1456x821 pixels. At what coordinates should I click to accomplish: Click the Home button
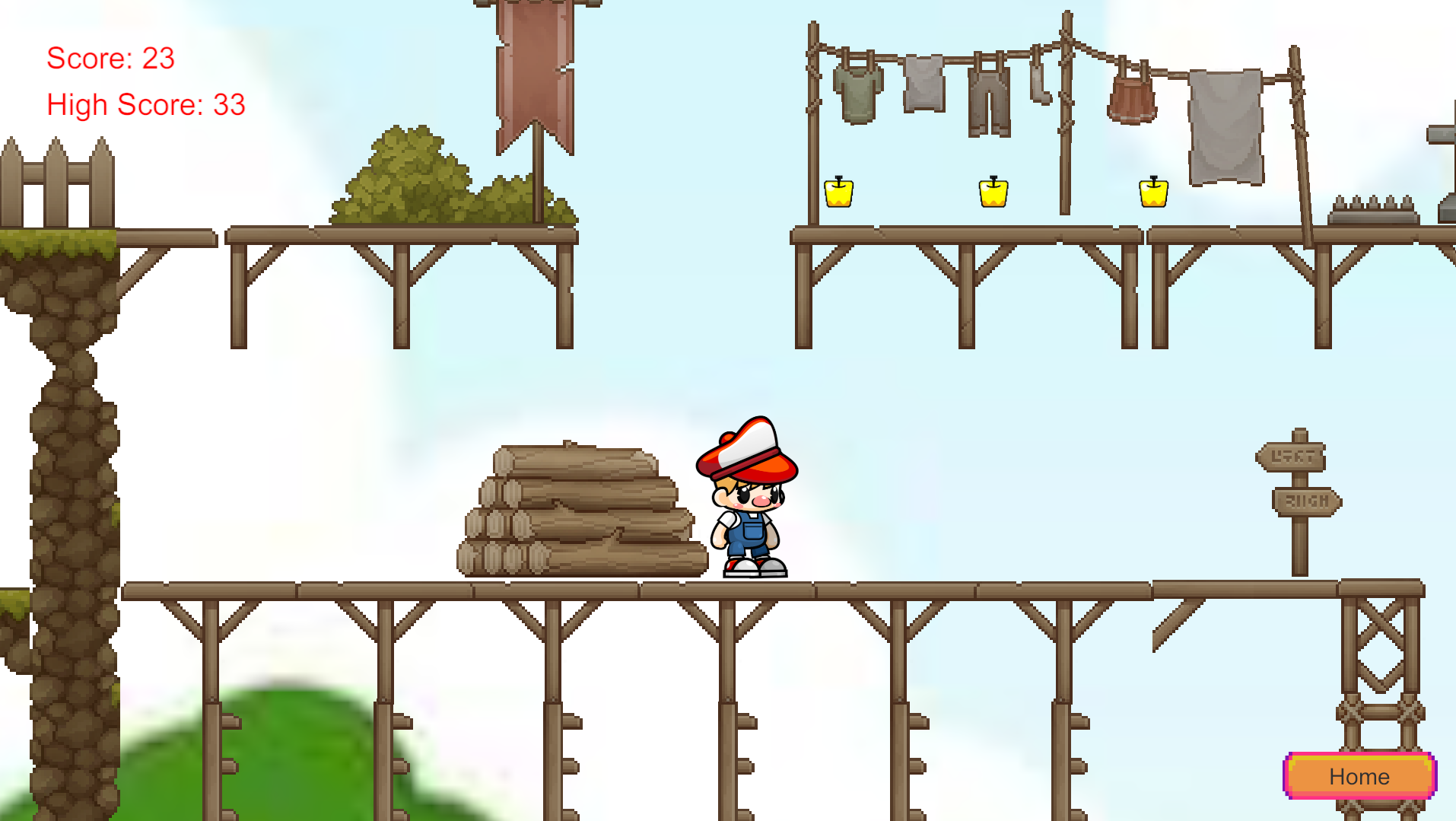click(1359, 776)
